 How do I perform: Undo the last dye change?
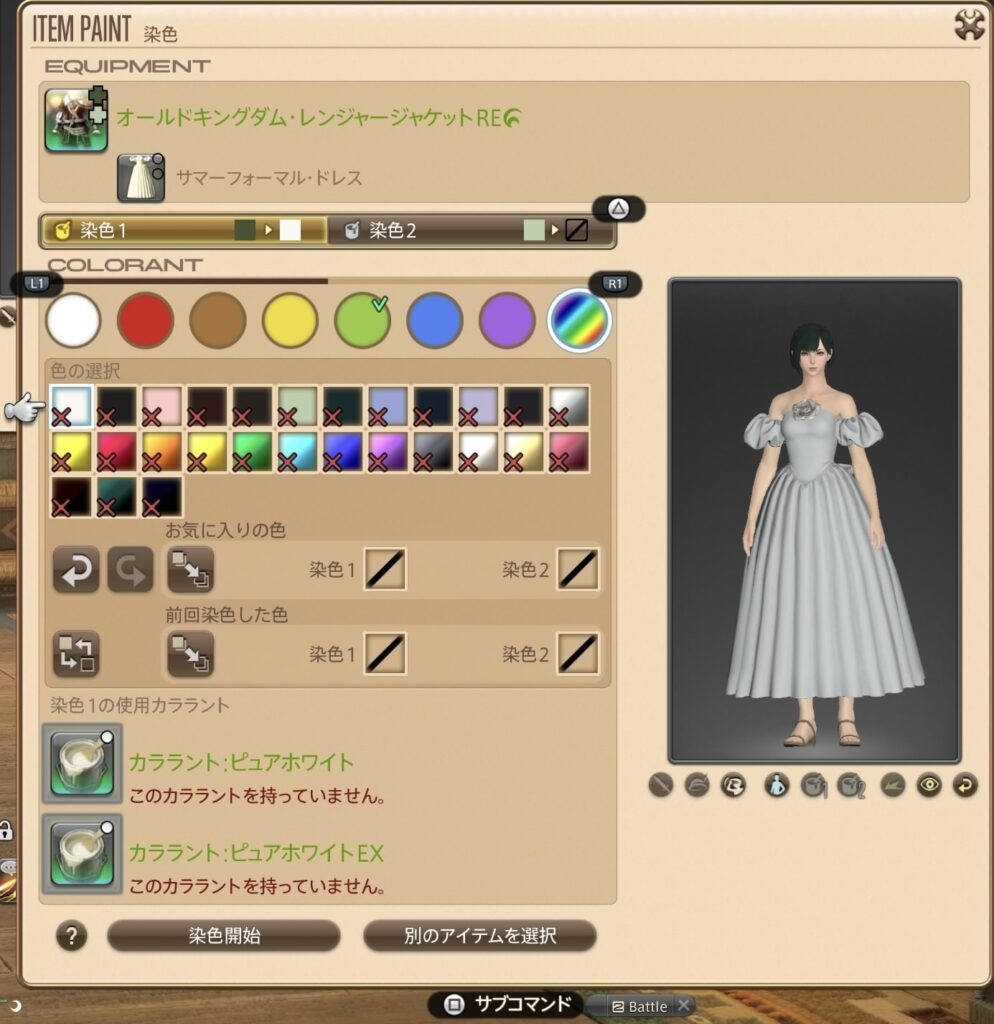coord(76,570)
